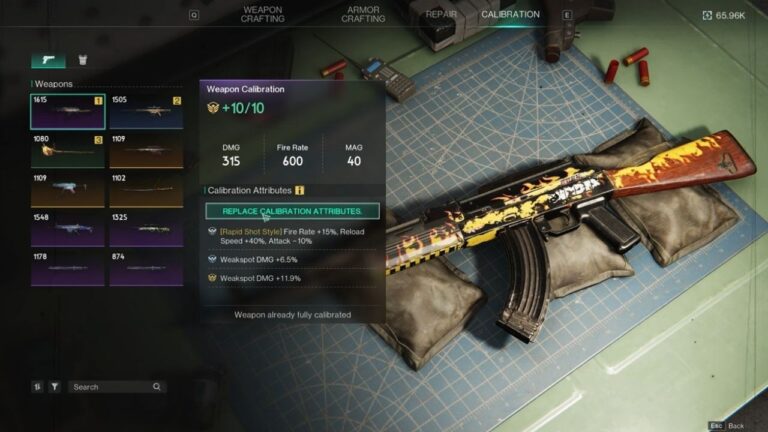Pick the weapon tile rated 1080
Viewport: 768px width, 432px height.
tap(68, 150)
